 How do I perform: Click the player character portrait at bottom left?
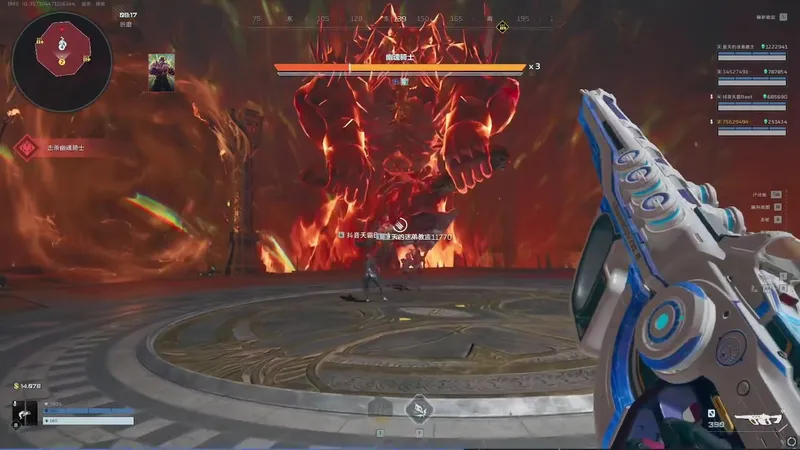coord(25,412)
